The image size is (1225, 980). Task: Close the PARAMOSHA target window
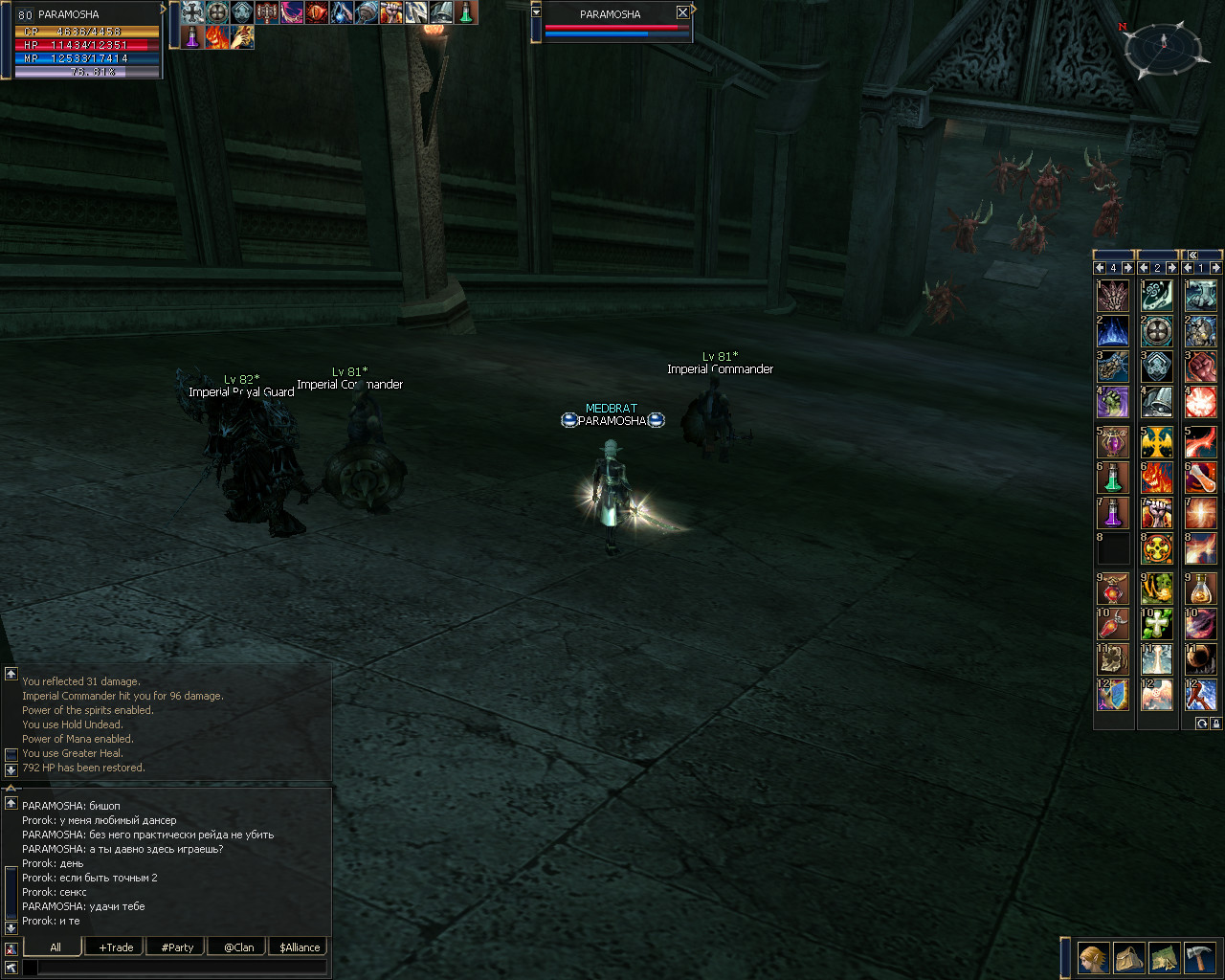[x=682, y=13]
